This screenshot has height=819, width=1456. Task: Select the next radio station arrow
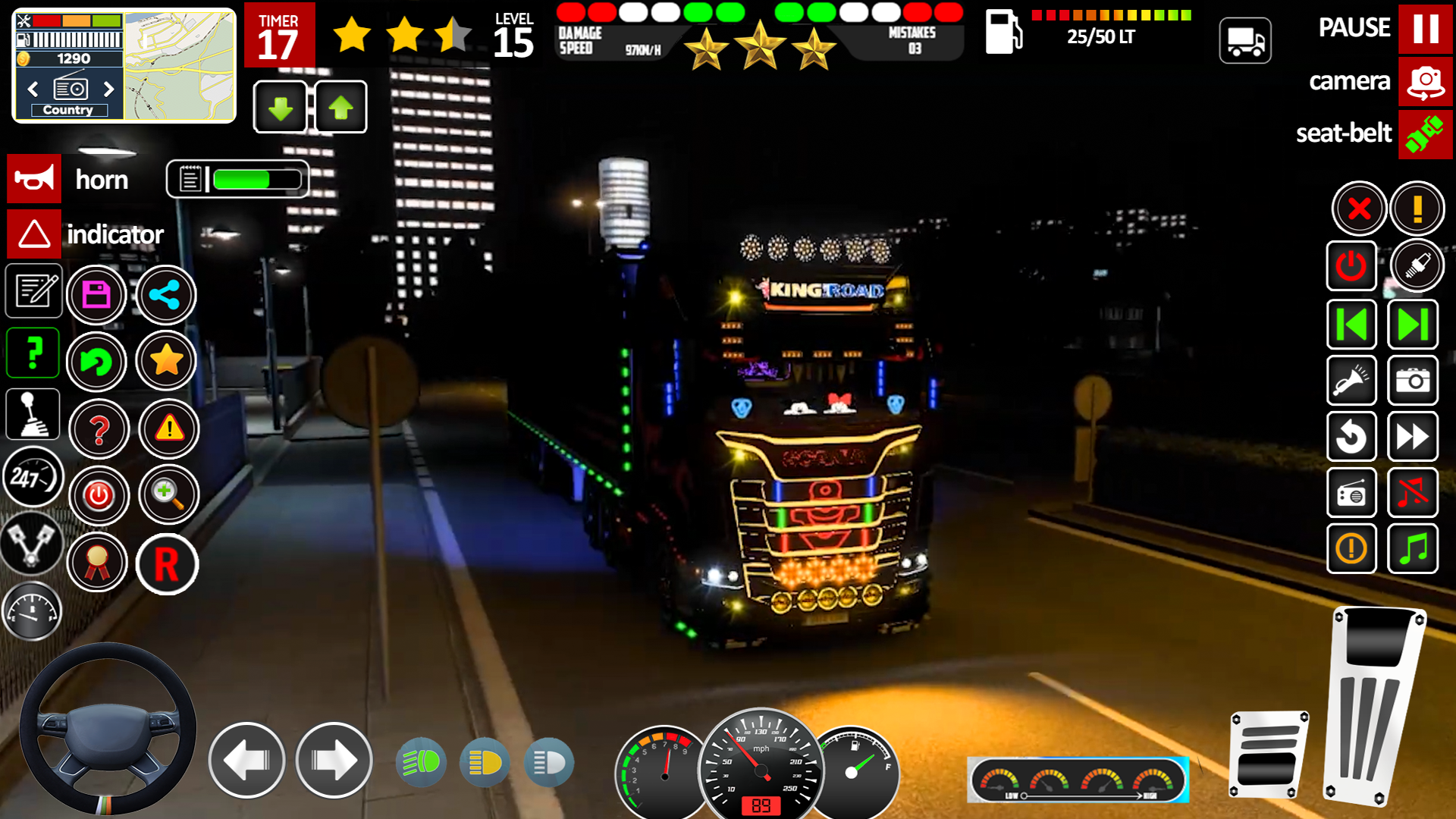click(109, 89)
